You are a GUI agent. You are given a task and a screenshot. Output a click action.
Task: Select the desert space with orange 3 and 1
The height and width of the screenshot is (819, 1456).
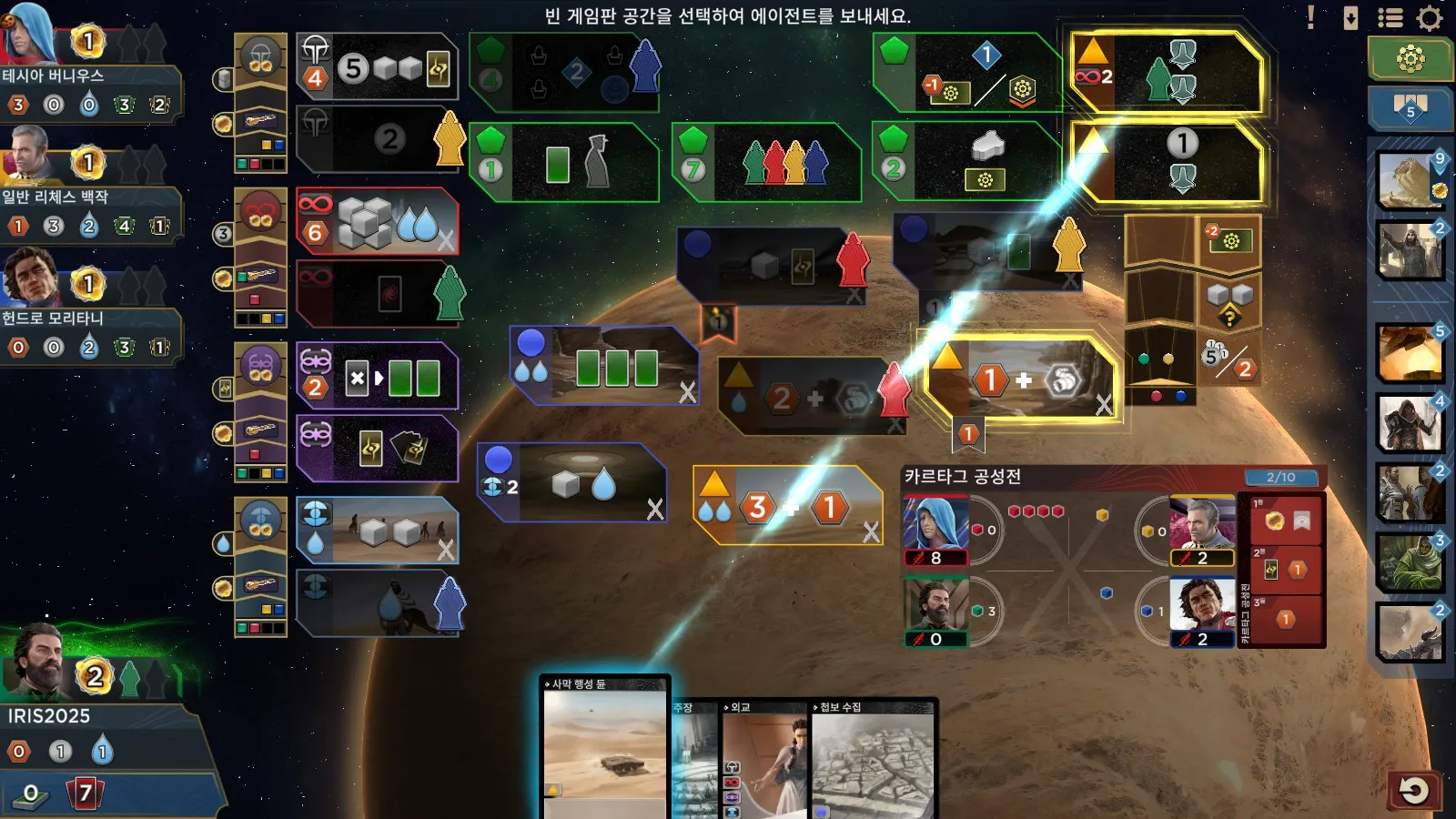pos(788,506)
